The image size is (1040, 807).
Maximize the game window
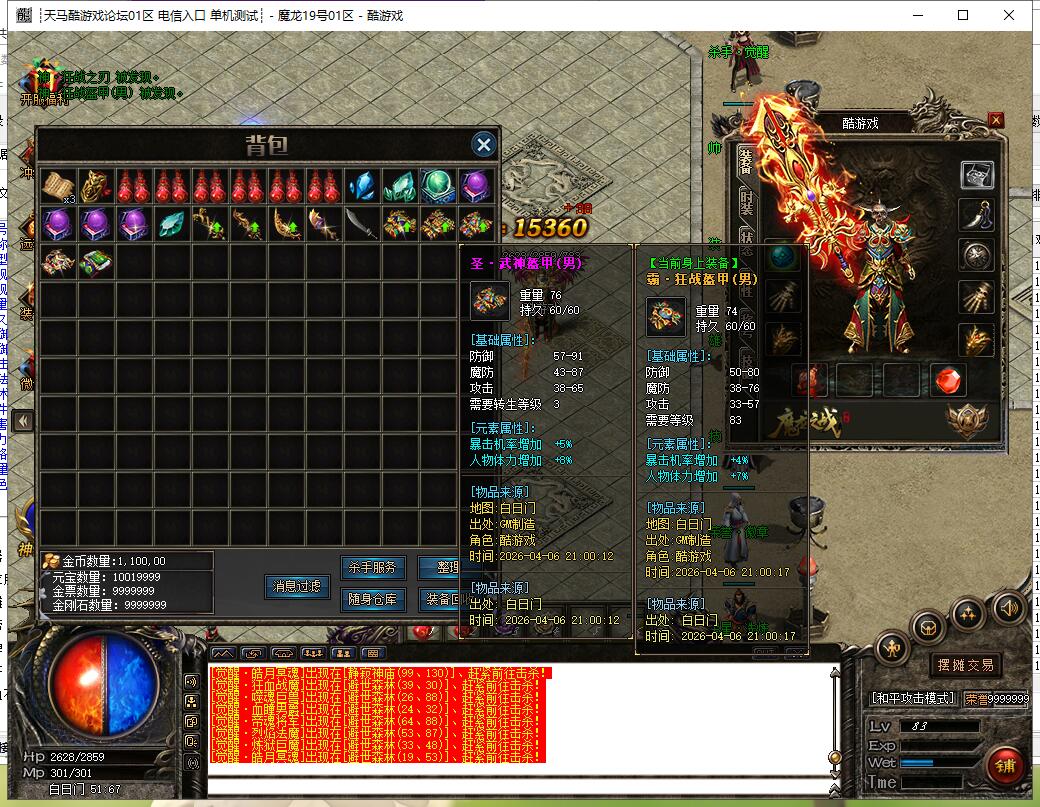tap(963, 15)
